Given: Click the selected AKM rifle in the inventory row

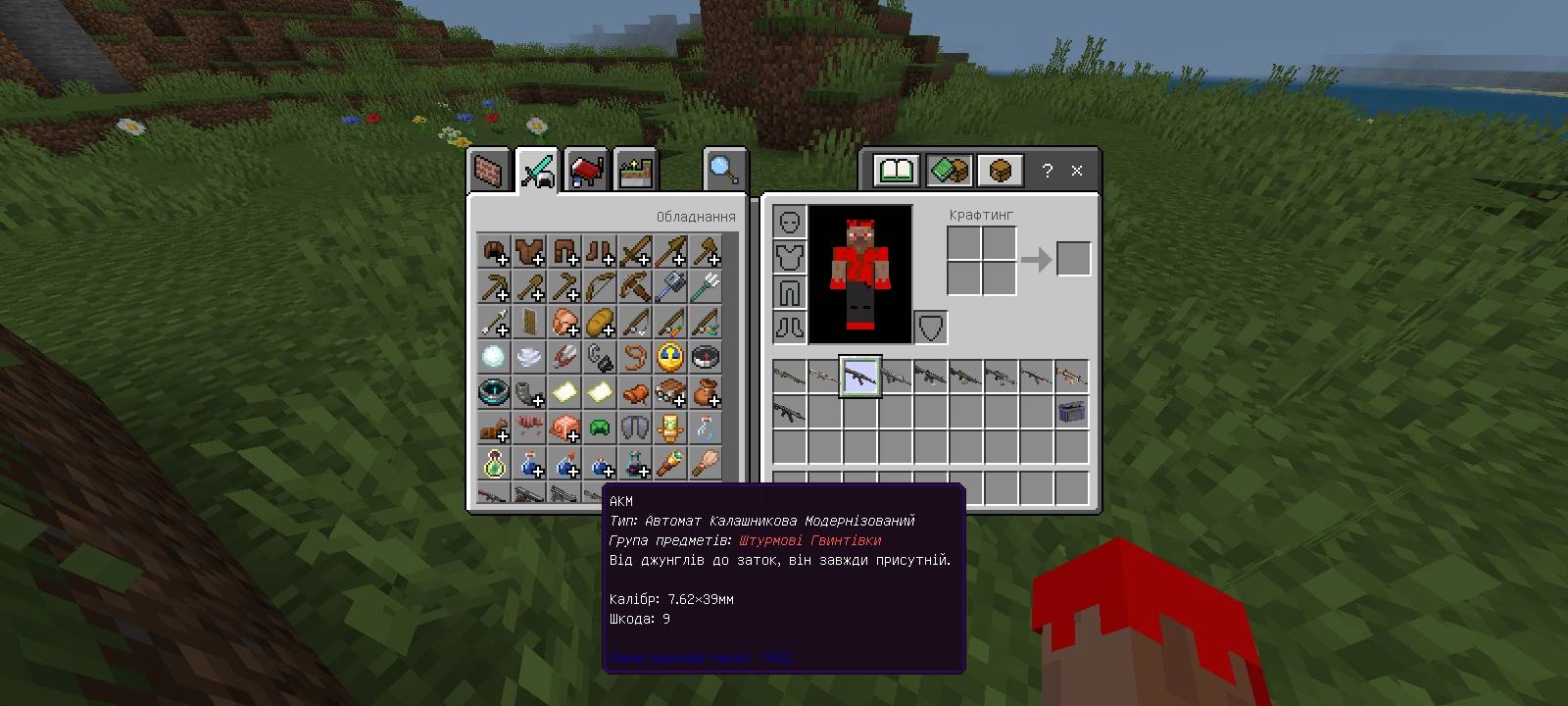Looking at the screenshot, I should coord(860,378).
